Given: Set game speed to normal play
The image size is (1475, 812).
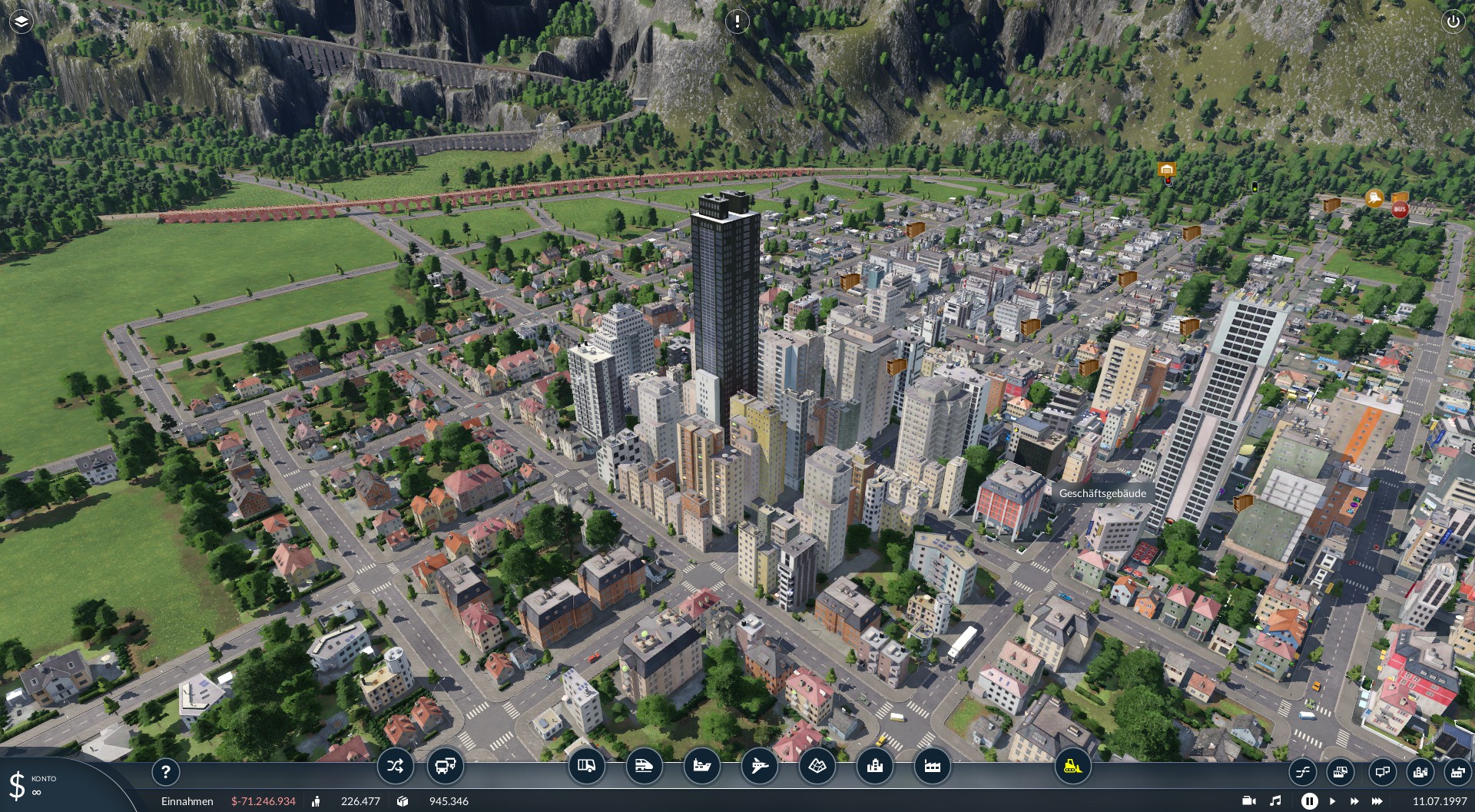Looking at the screenshot, I should click(1332, 801).
